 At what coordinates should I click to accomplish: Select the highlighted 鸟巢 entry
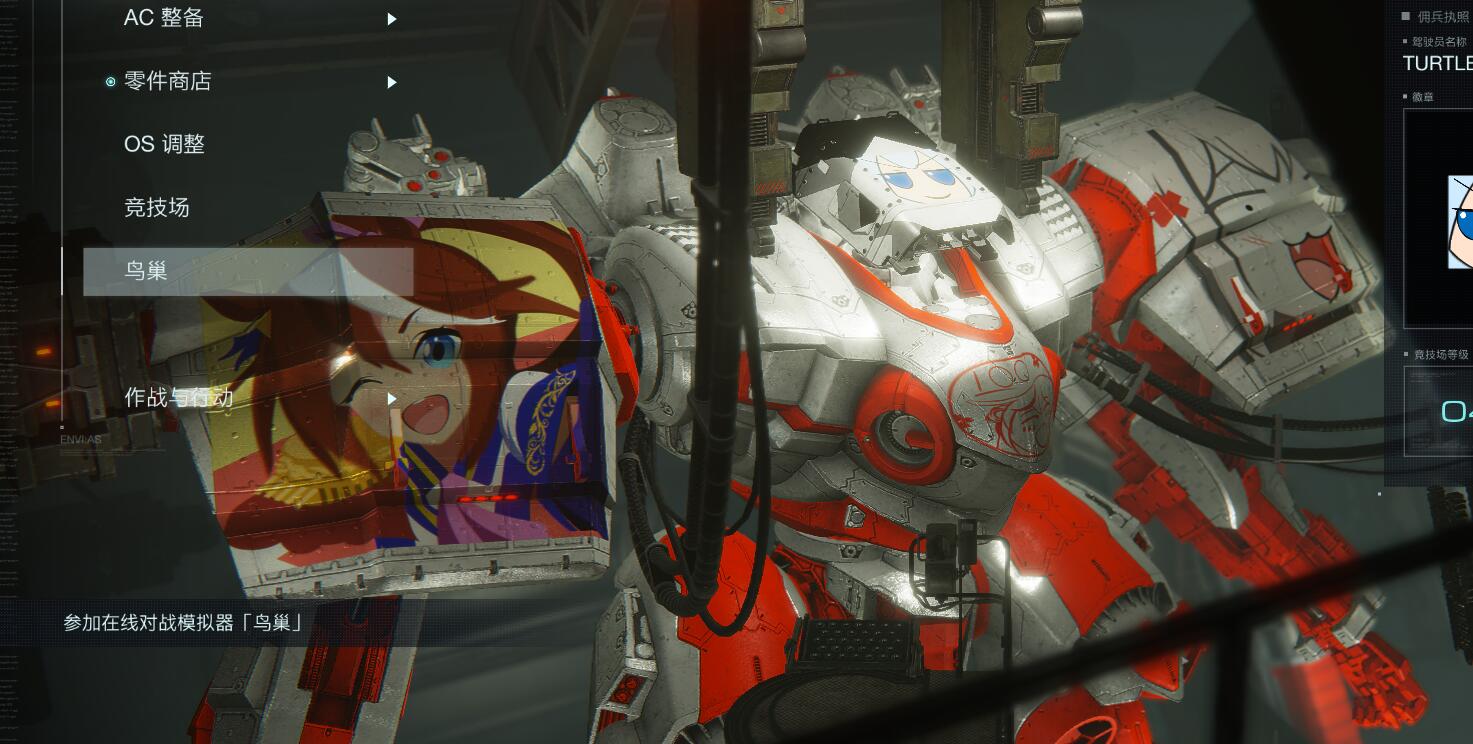247,271
